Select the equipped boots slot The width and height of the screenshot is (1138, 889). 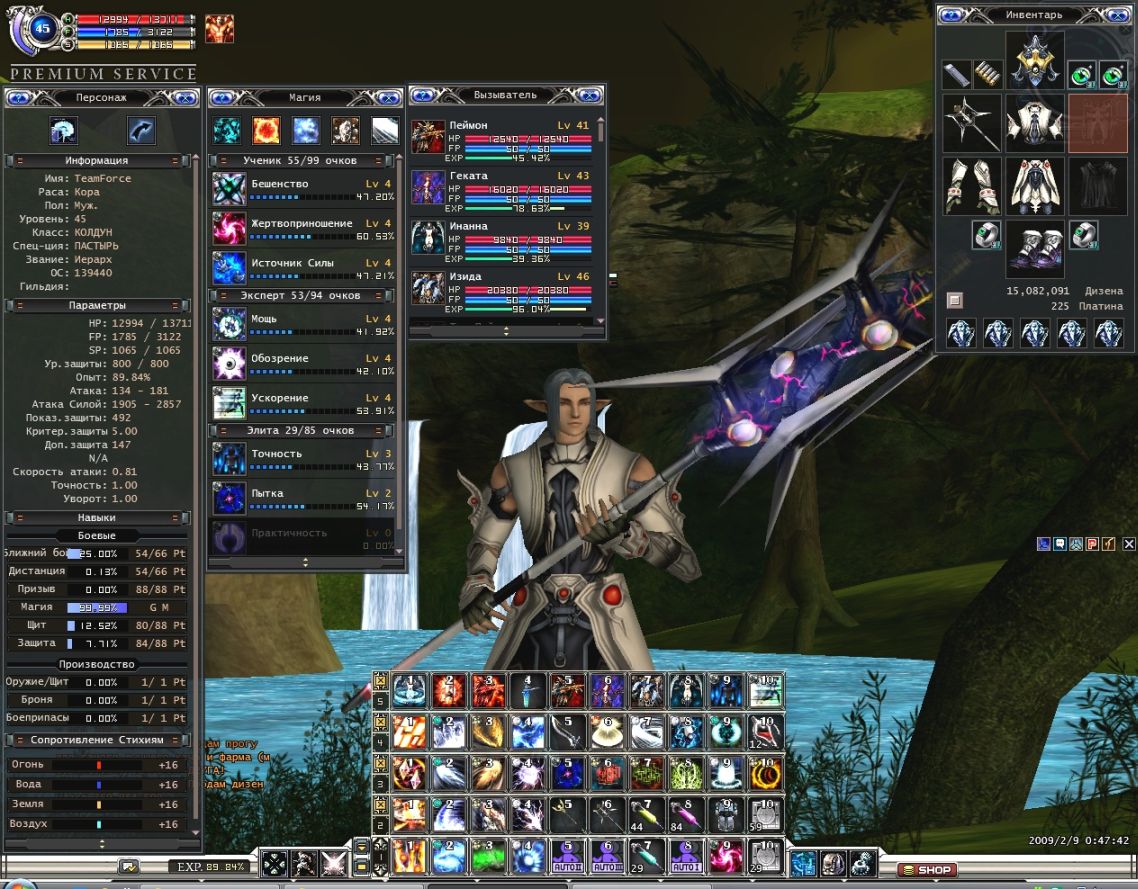pyautogui.click(x=1034, y=249)
